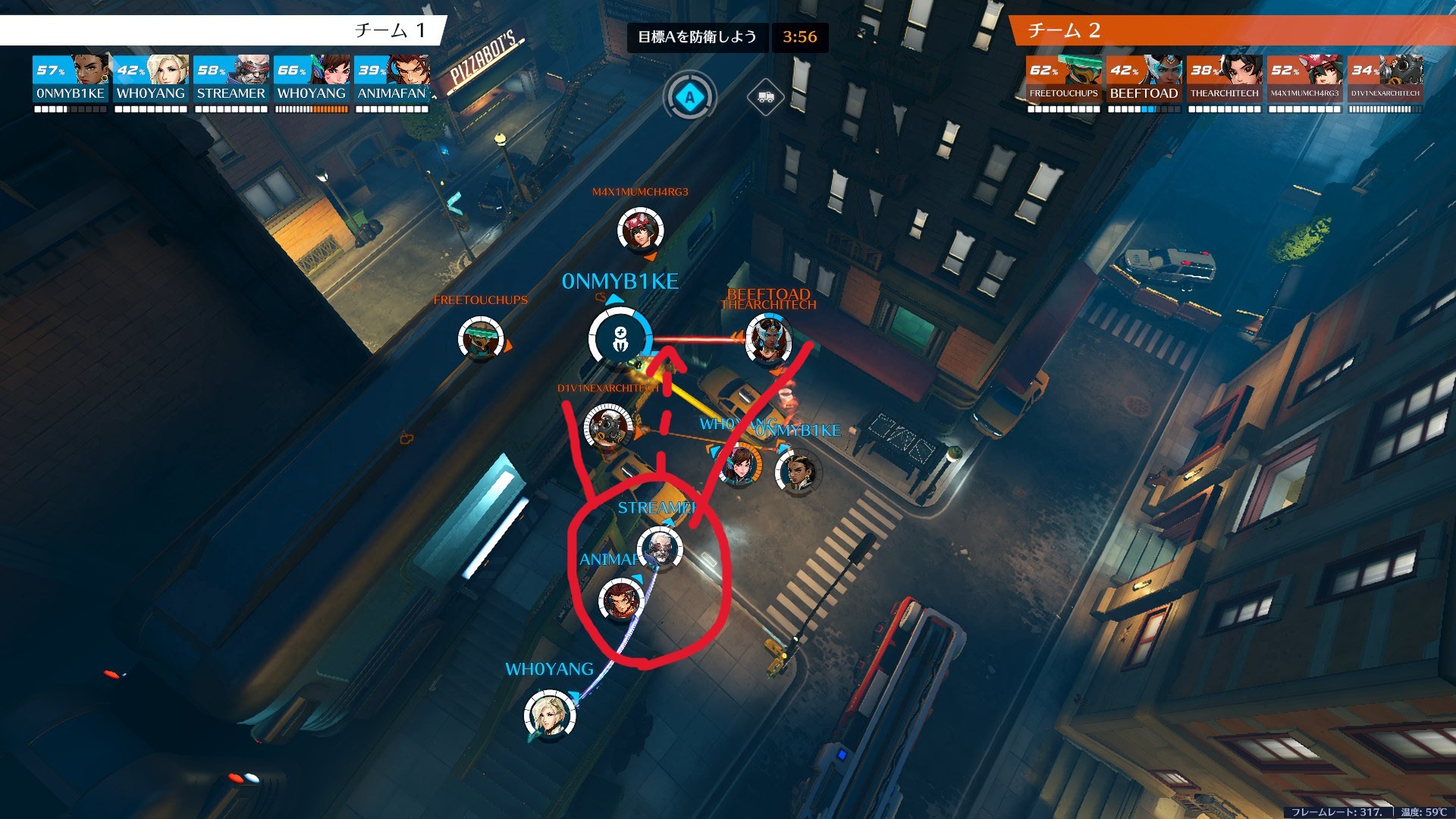The height and width of the screenshot is (819, 1456).
Task: Select FREETOUCHUPS's card on Team 2
Action: pos(1063,79)
